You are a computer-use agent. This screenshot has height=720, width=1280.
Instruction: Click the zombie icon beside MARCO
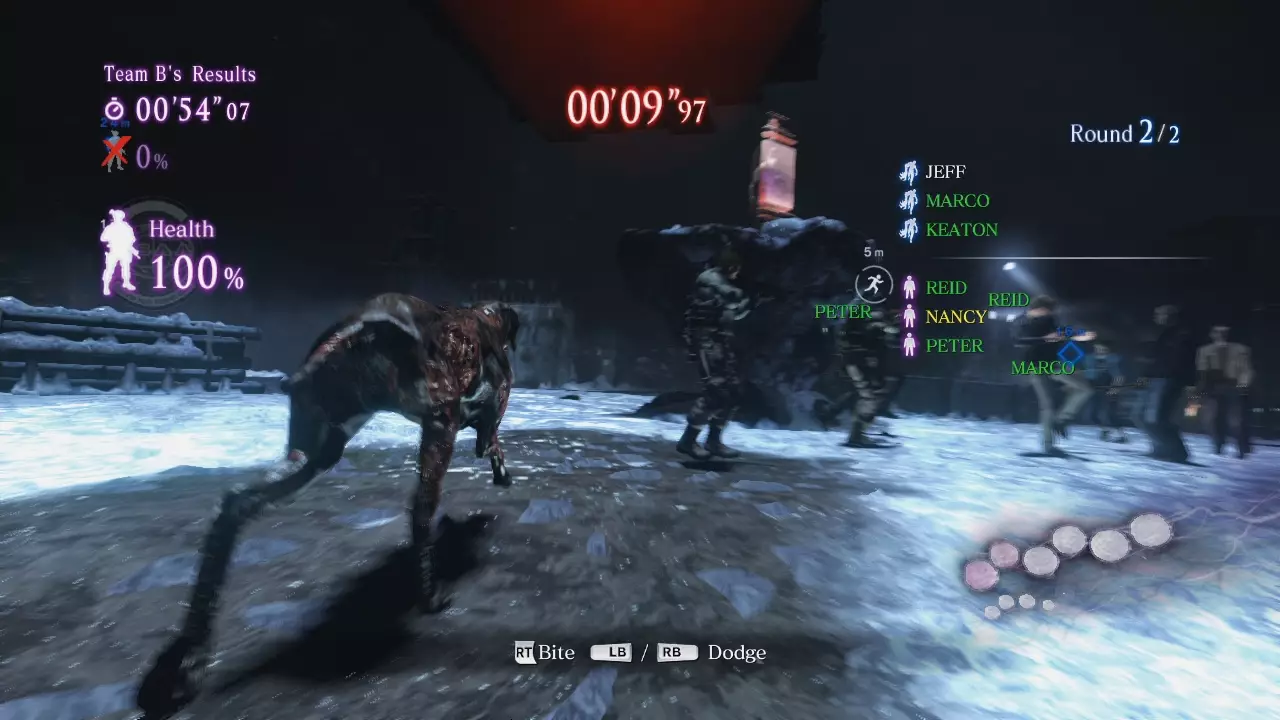pyautogui.click(x=909, y=200)
